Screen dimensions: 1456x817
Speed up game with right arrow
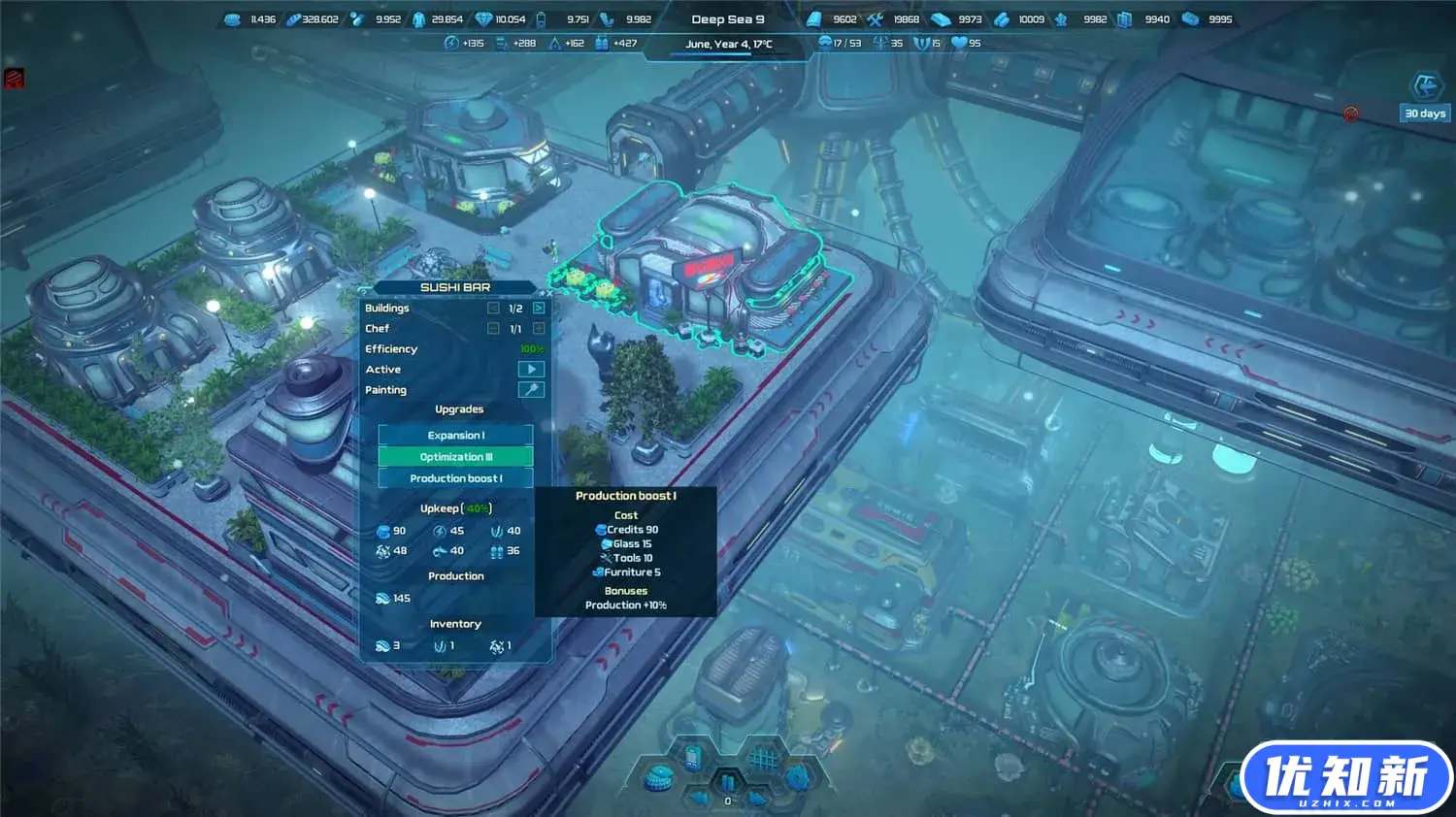(x=757, y=799)
